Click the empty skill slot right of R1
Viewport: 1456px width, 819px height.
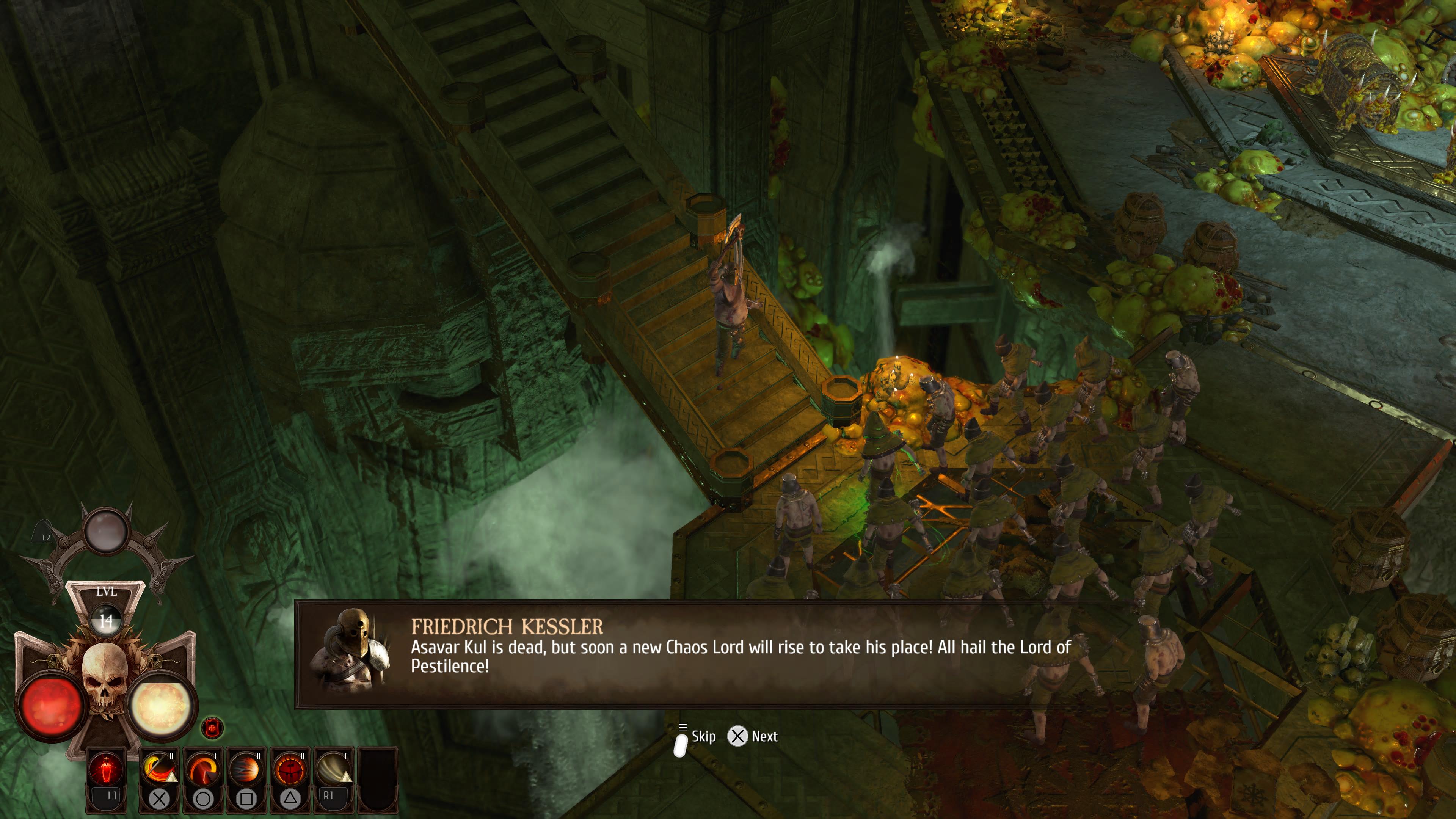(x=378, y=780)
